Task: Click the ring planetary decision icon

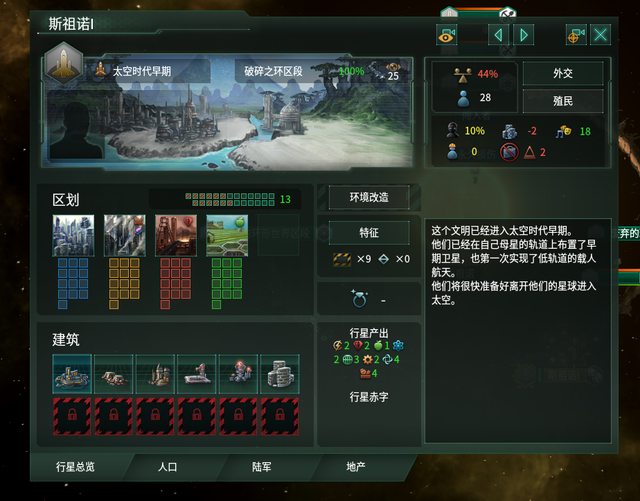Action: pyautogui.click(x=357, y=298)
